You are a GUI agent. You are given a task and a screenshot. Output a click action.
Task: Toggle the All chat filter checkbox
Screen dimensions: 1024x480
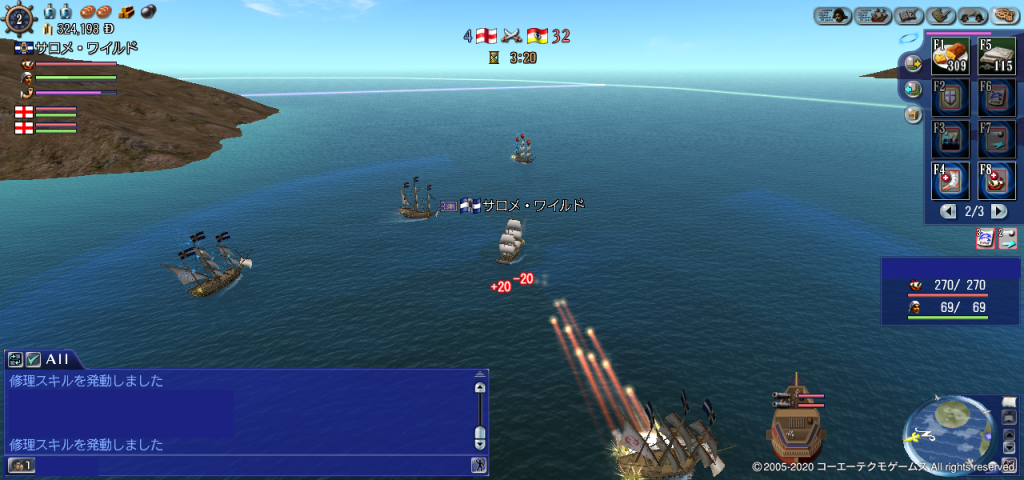pyautogui.click(x=32, y=358)
